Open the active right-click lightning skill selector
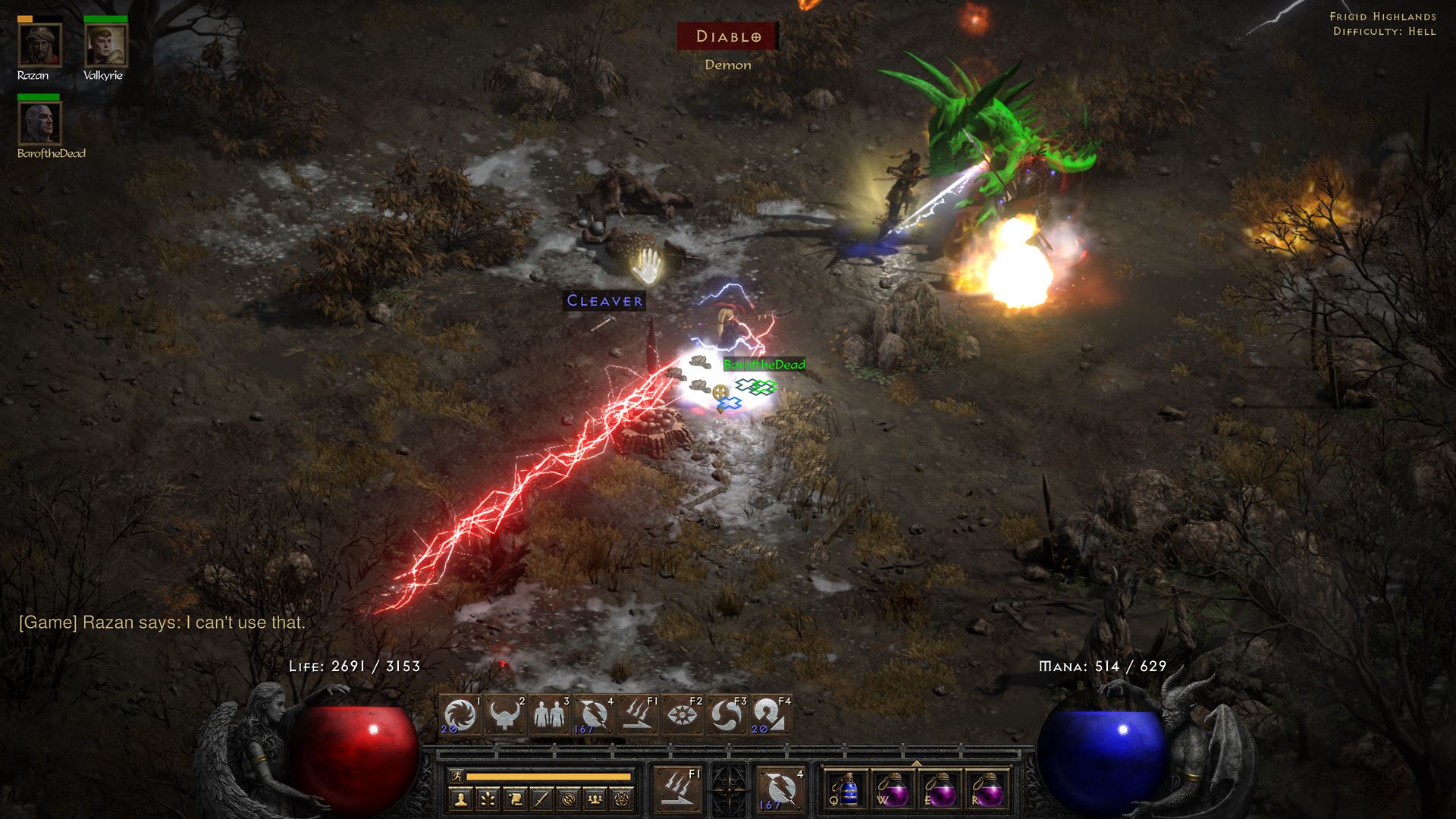1456x819 pixels. point(780,789)
